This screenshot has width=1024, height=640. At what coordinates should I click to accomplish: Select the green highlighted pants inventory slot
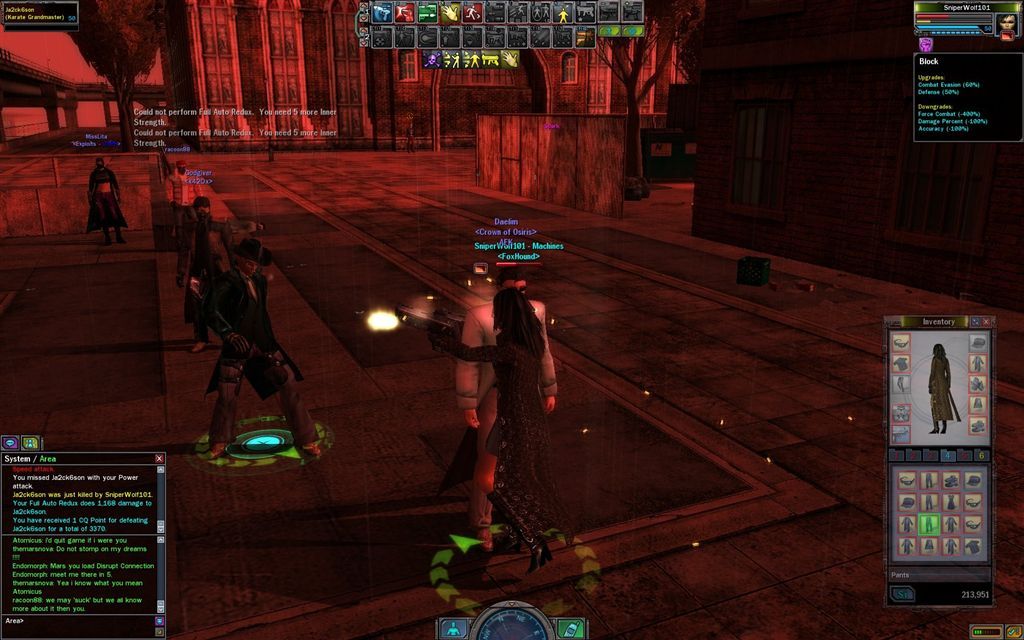coord(929,524)
